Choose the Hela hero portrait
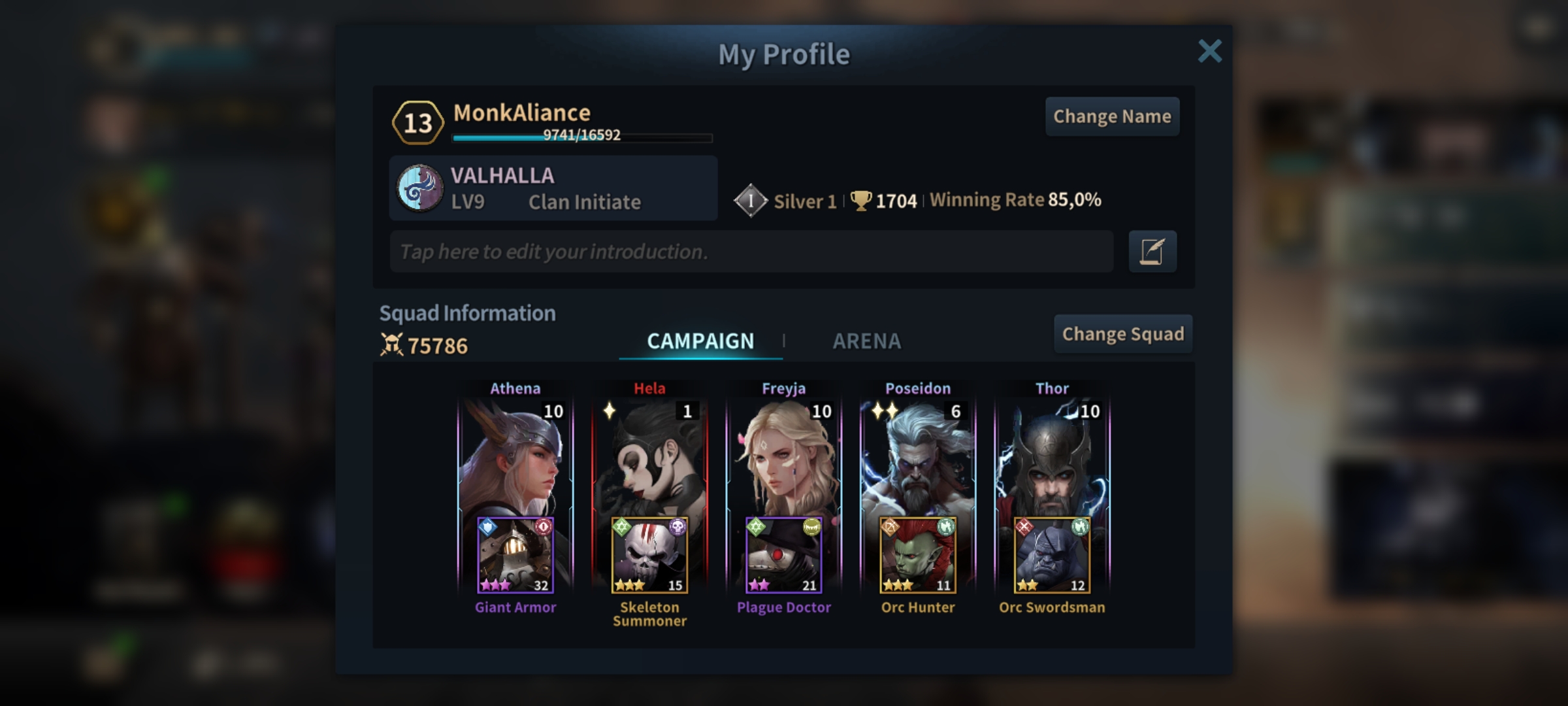 649,458
